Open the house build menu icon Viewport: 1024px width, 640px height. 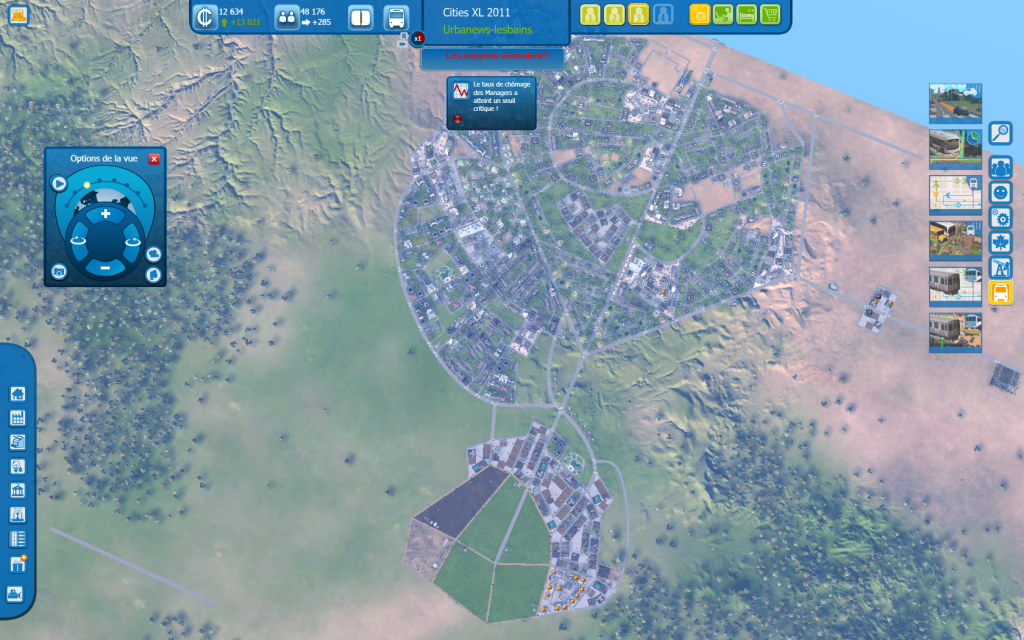(x=17, y=394)
